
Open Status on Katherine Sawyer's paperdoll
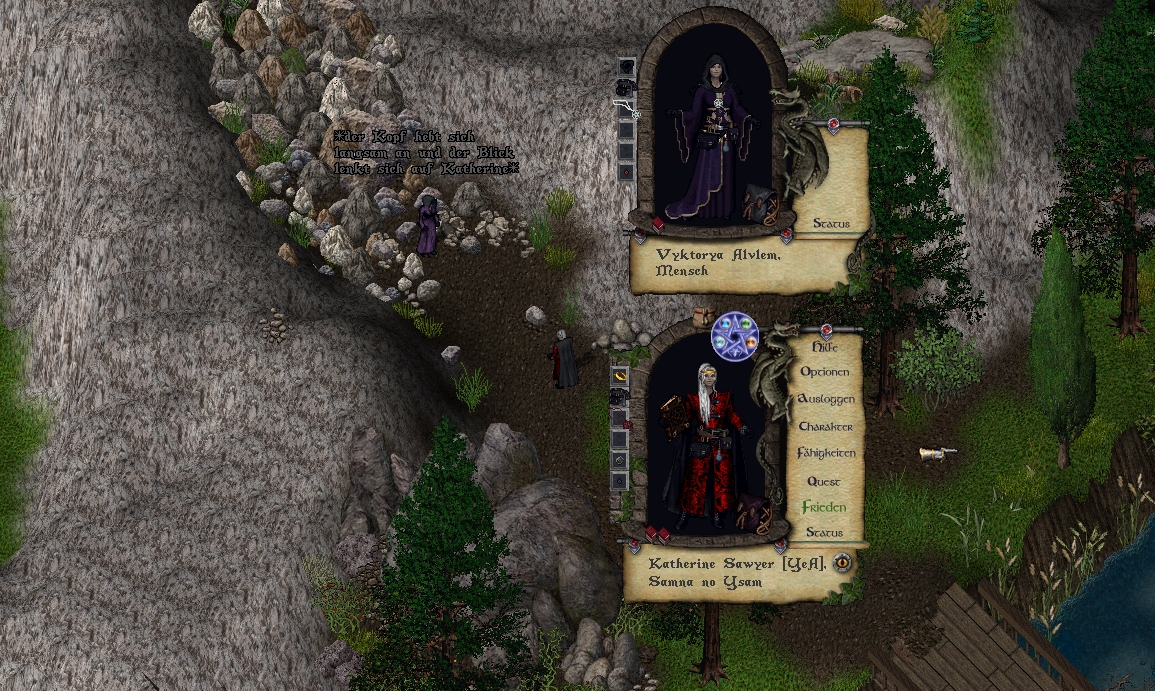pos(825,533)
